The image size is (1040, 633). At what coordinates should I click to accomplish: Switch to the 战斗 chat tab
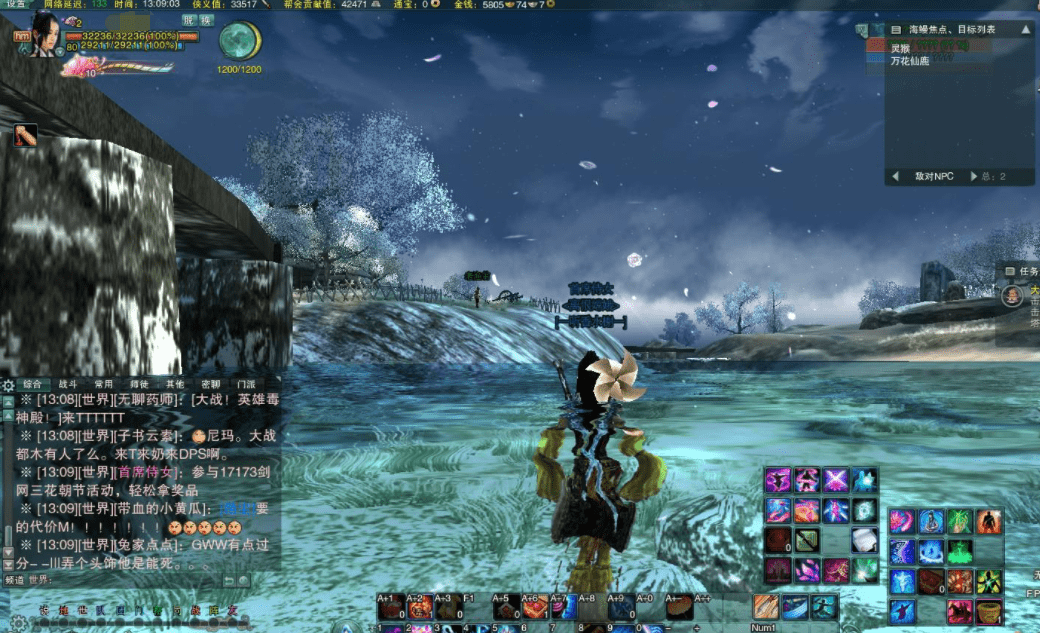point(68,384)
